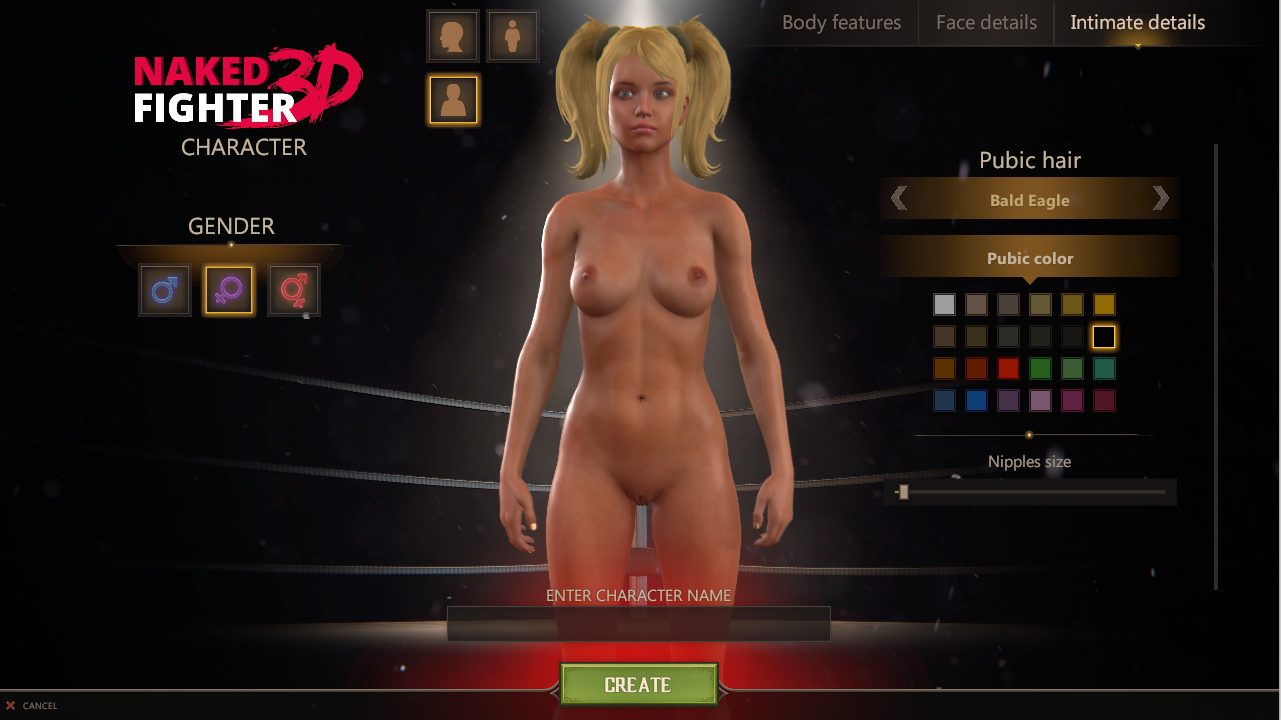Advance to the next hair style arrow

click(x=1160, y=198)
